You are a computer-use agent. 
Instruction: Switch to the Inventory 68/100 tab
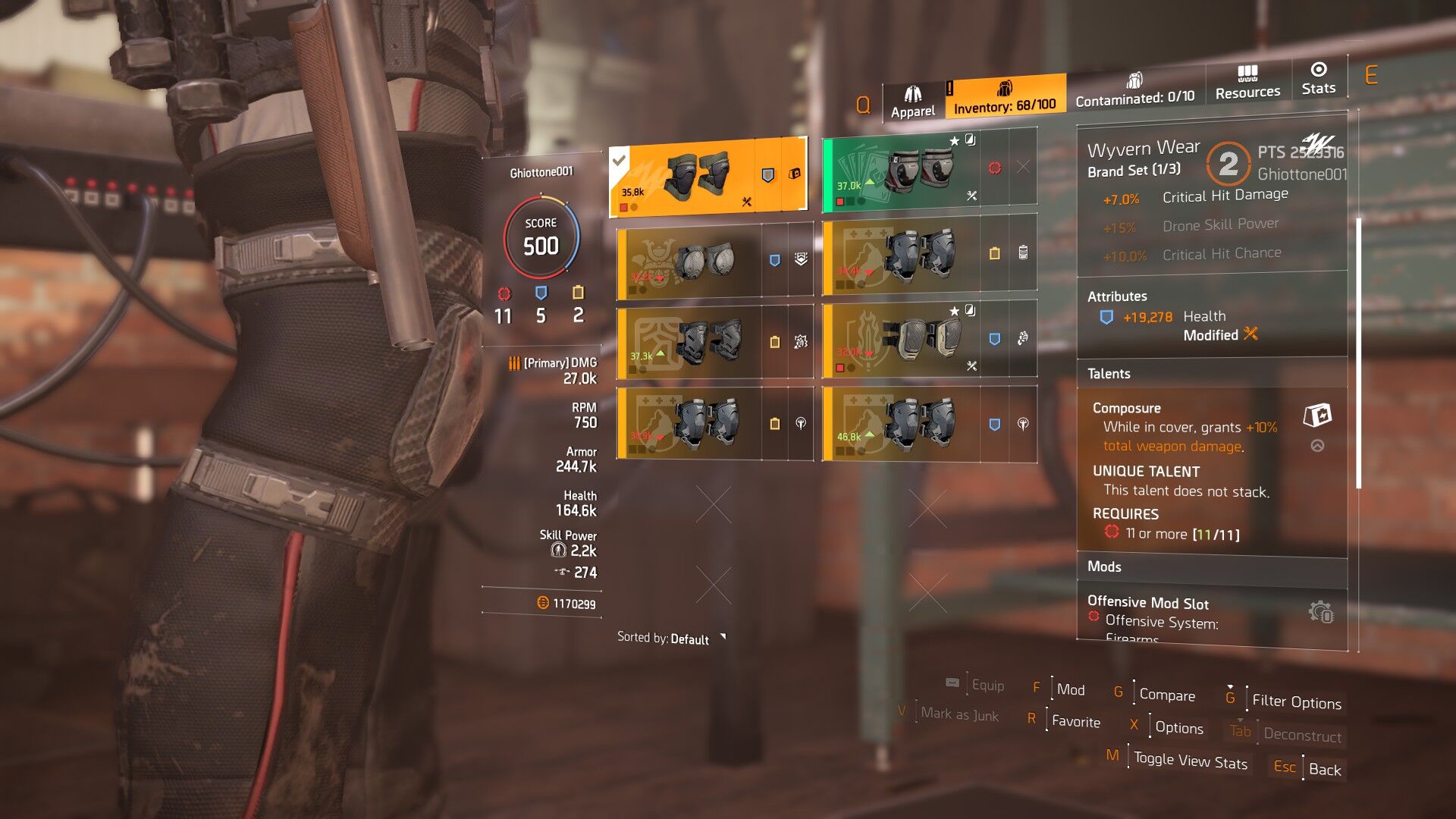(x=1004, y=97)
